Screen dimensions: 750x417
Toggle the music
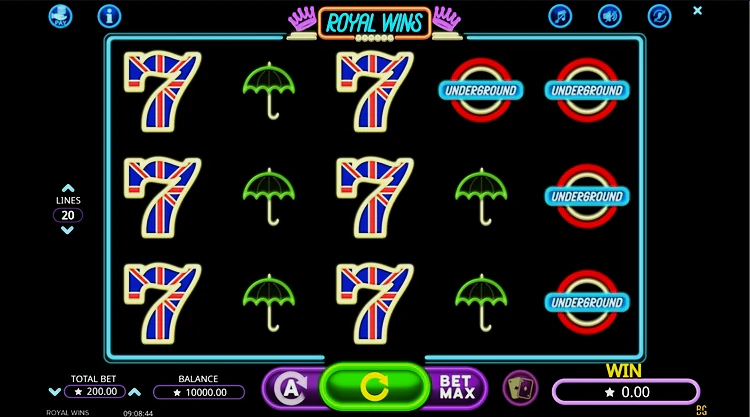[x=560, y=16]
